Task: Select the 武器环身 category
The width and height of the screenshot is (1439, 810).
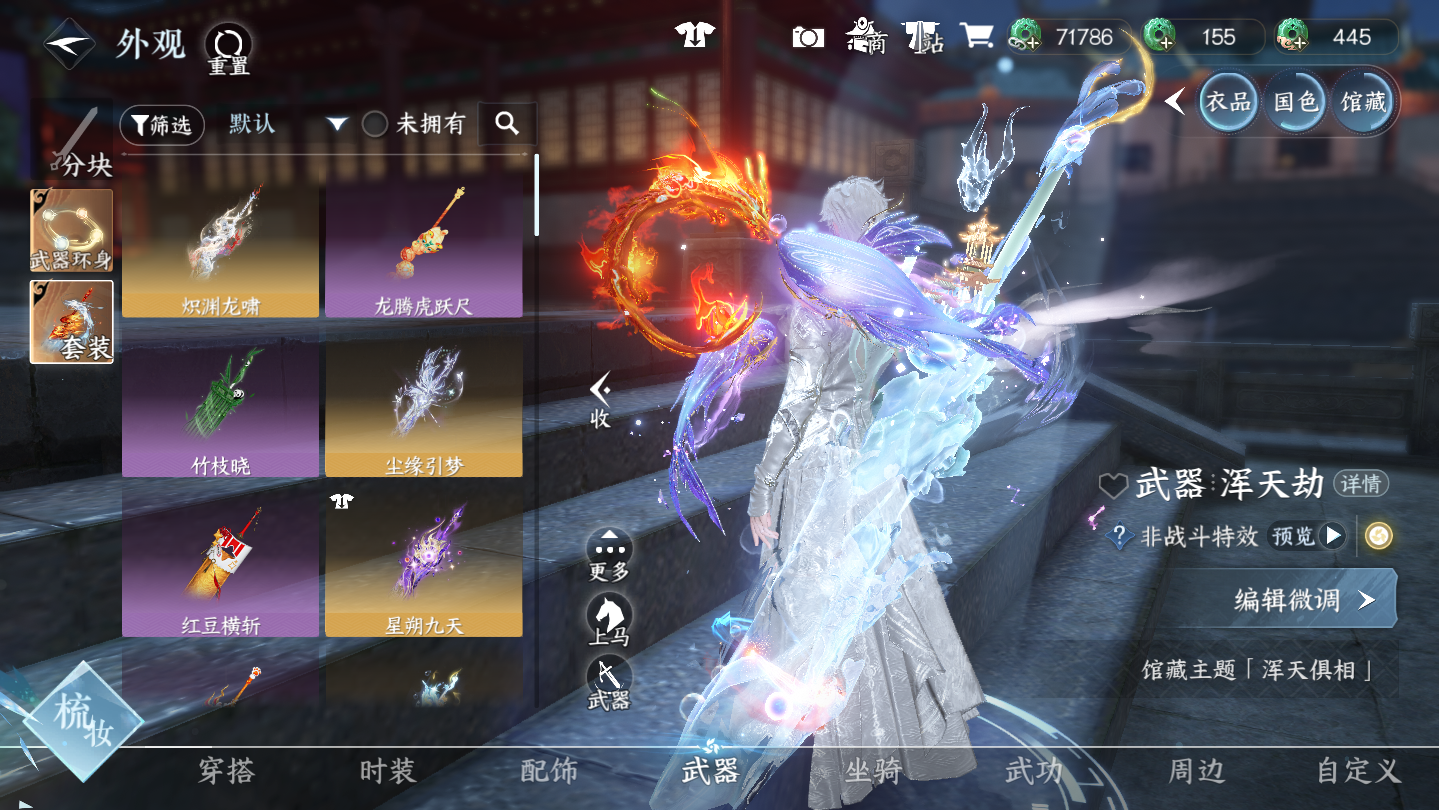Action: (x=72, y=231)
